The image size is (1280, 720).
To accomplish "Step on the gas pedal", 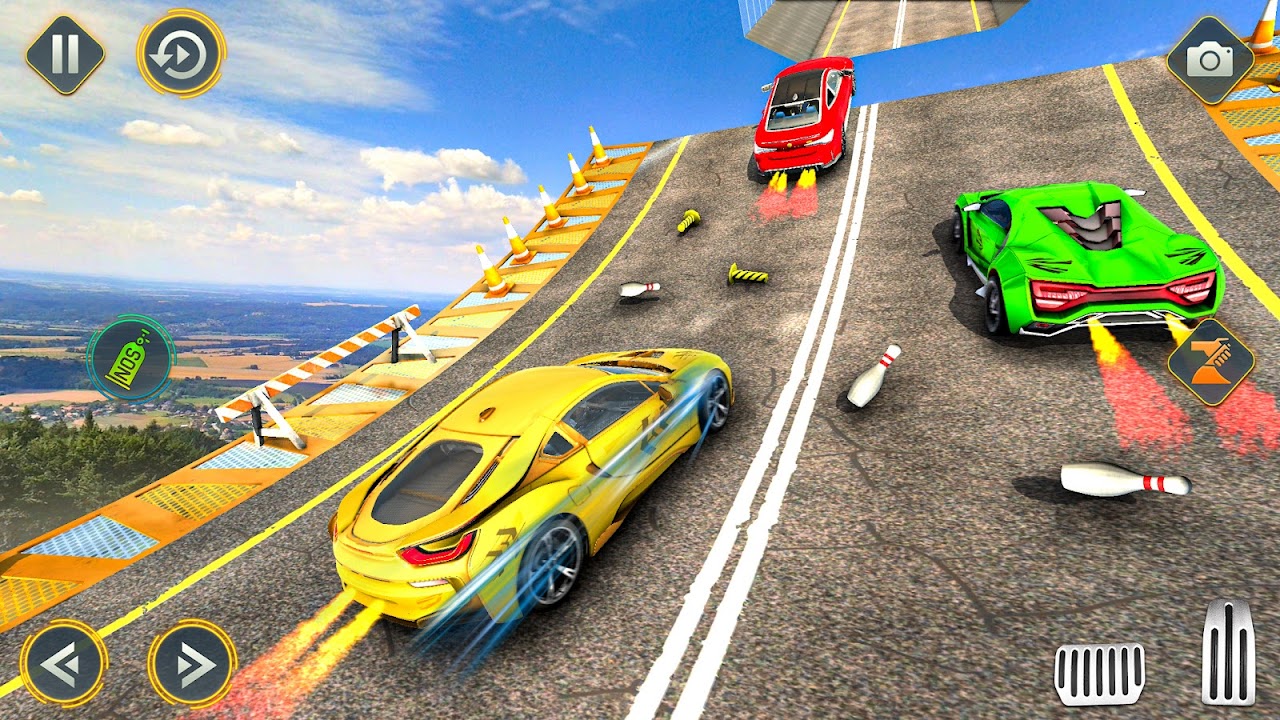I will pyautogui.click(x=1228, y=652).
